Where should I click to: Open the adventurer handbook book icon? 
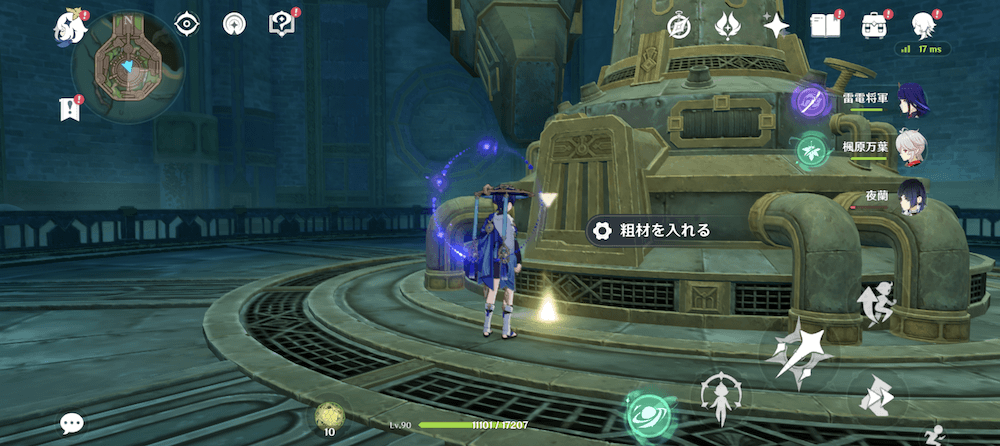click(x=824, y=25)
